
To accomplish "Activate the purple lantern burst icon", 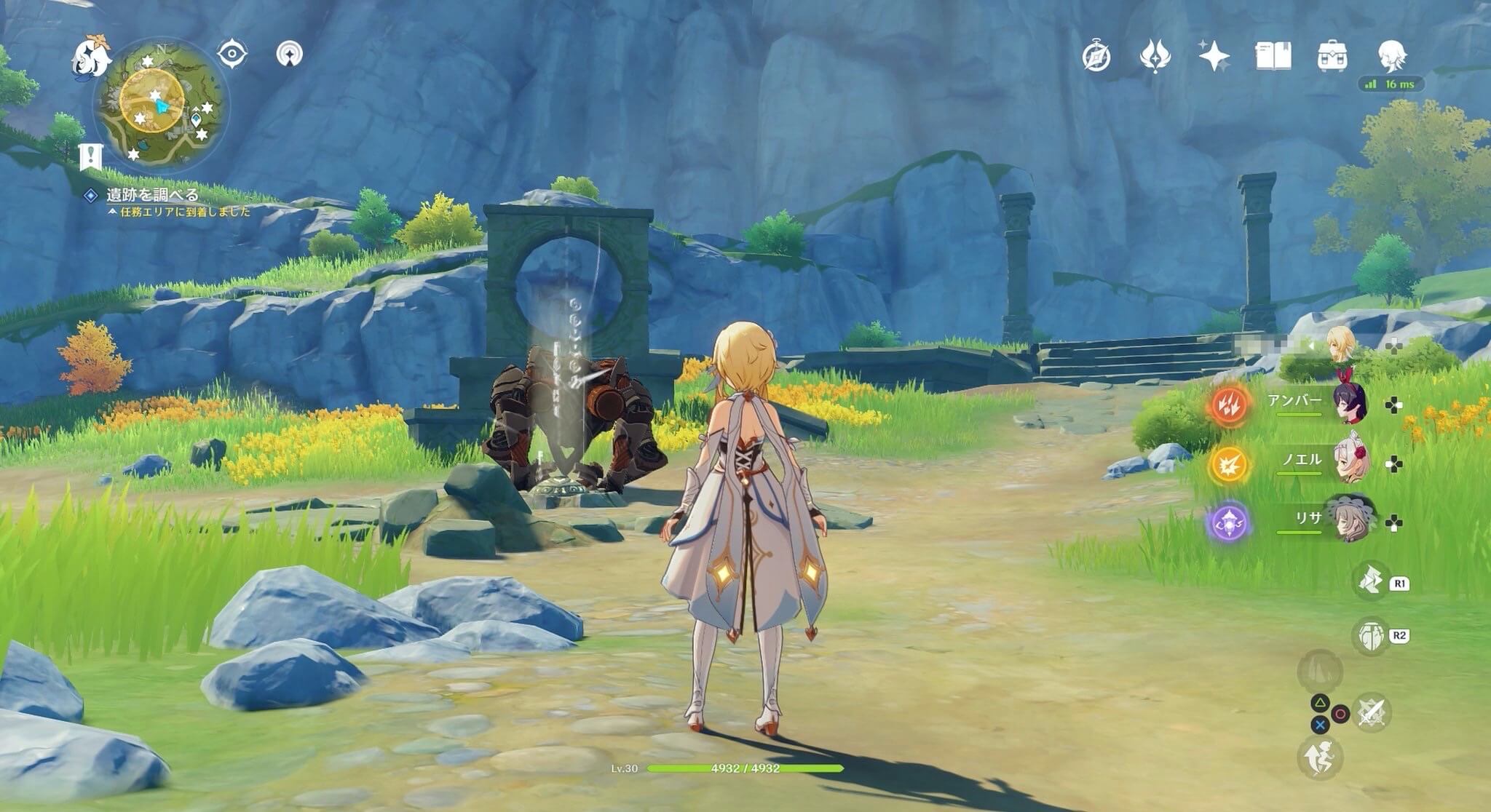I will (1230, 522).
